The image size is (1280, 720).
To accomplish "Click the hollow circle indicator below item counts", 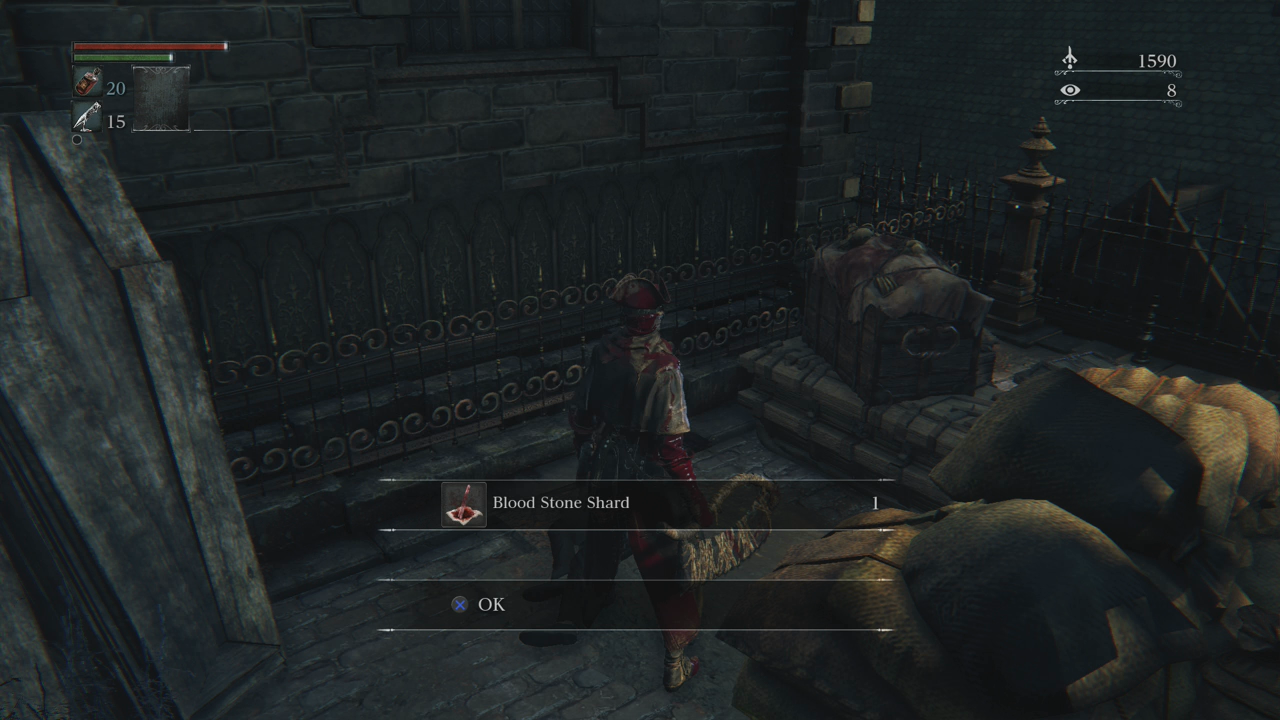I will click(x=77, y=139).
